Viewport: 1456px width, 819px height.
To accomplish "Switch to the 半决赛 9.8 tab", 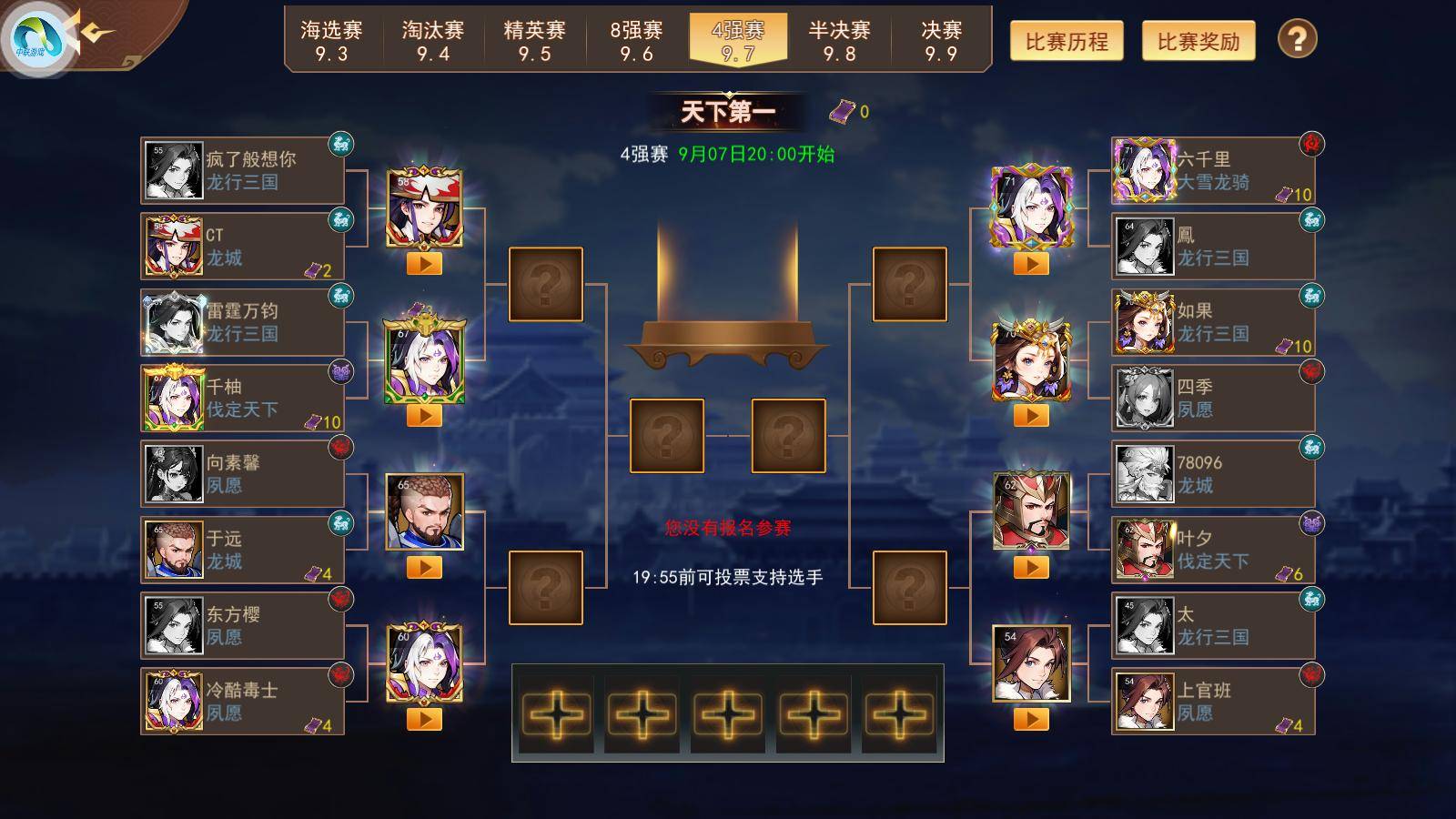I will point(839,41).
